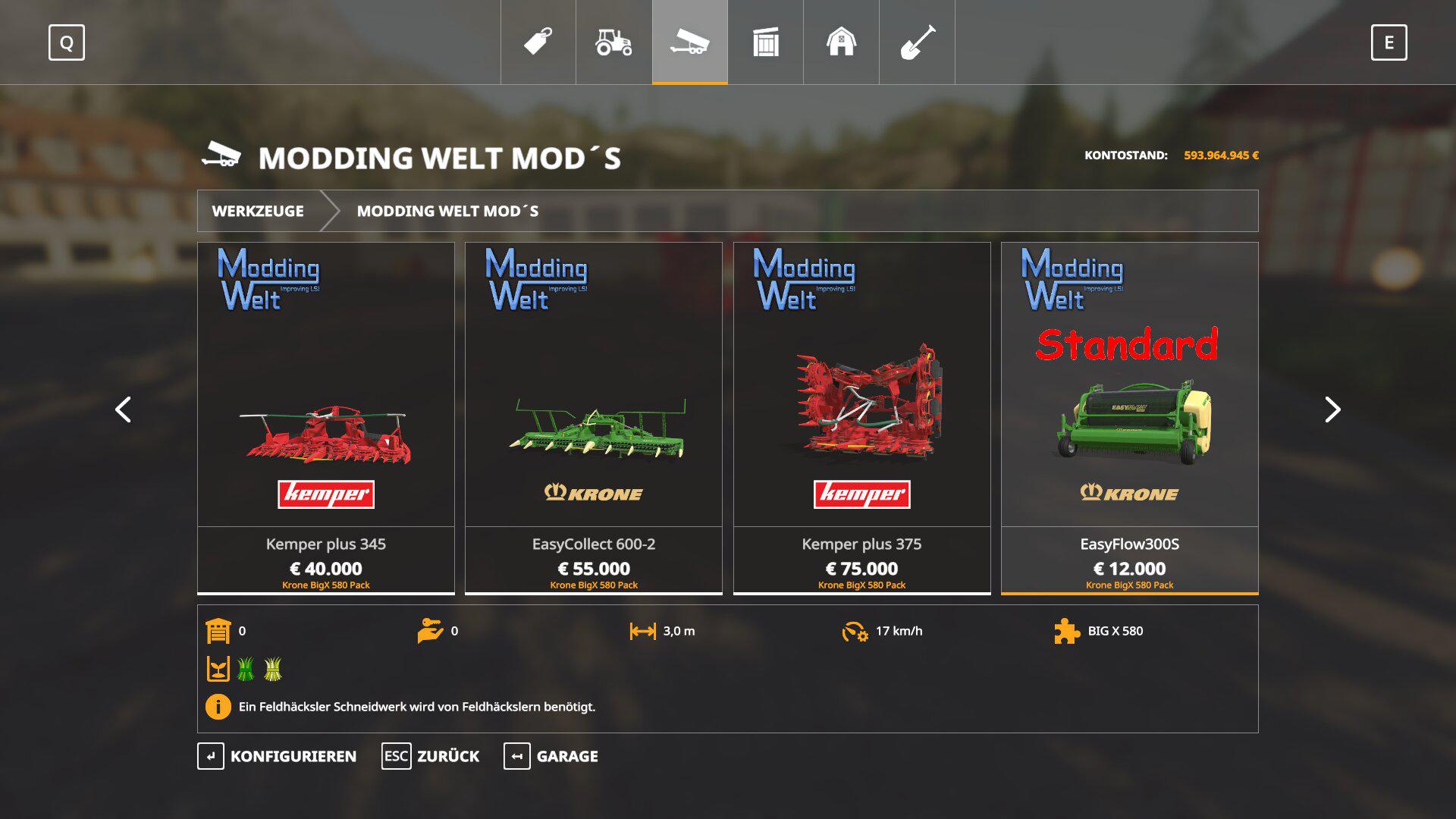This screenshot has width=1456, height=819.
Task: Select the shovel landscaping tab
Action: click(x=917, y=42)
